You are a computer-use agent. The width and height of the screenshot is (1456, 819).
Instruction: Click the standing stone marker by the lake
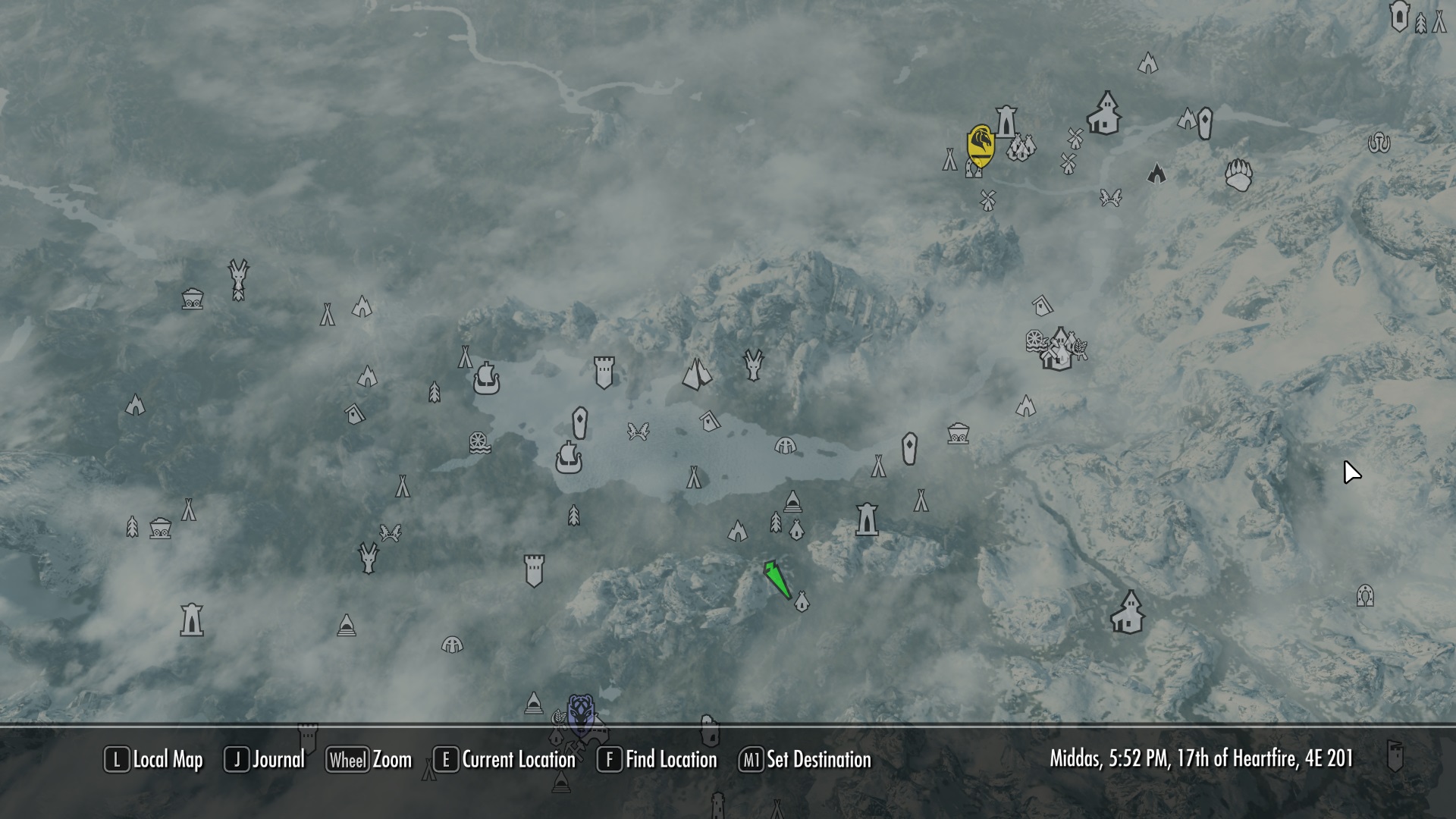(x=579, y=422)
